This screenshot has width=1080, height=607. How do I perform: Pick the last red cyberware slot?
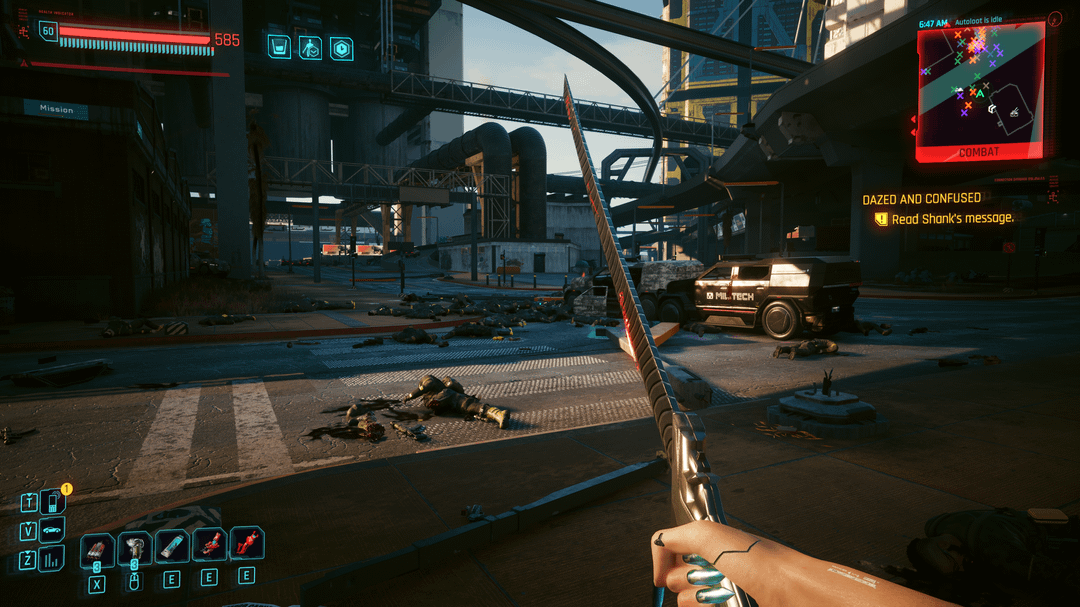click(x=246, y=544)
